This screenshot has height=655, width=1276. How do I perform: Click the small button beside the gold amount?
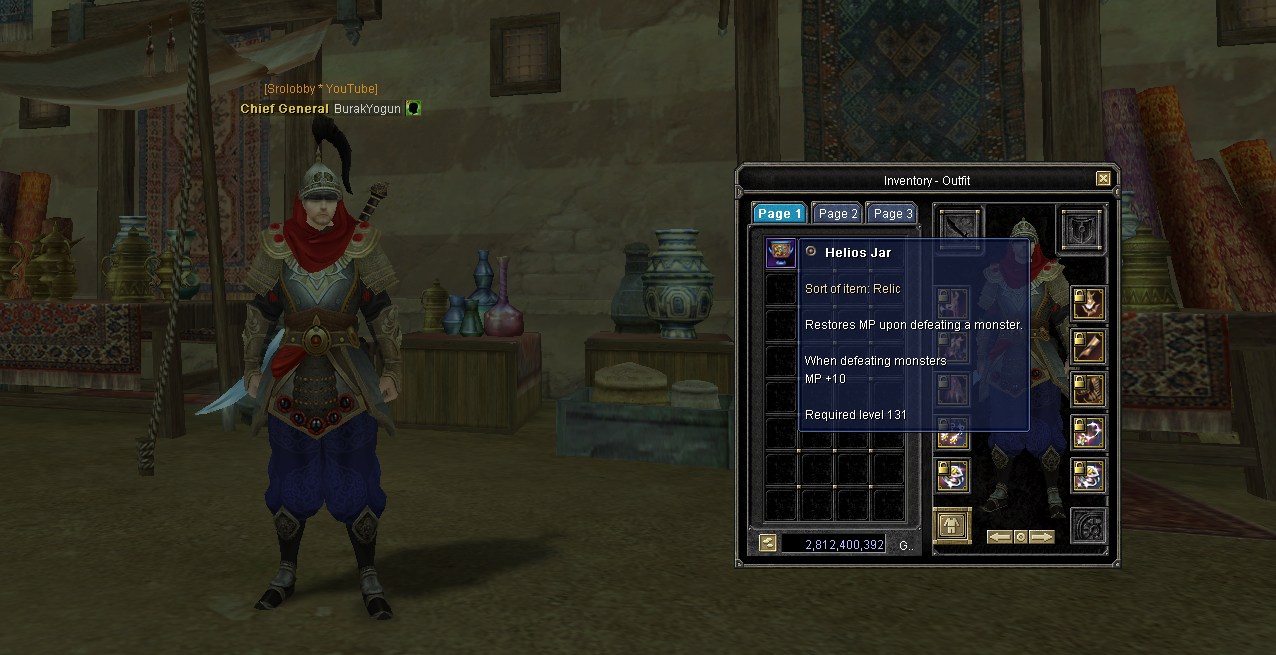(767, 543)
